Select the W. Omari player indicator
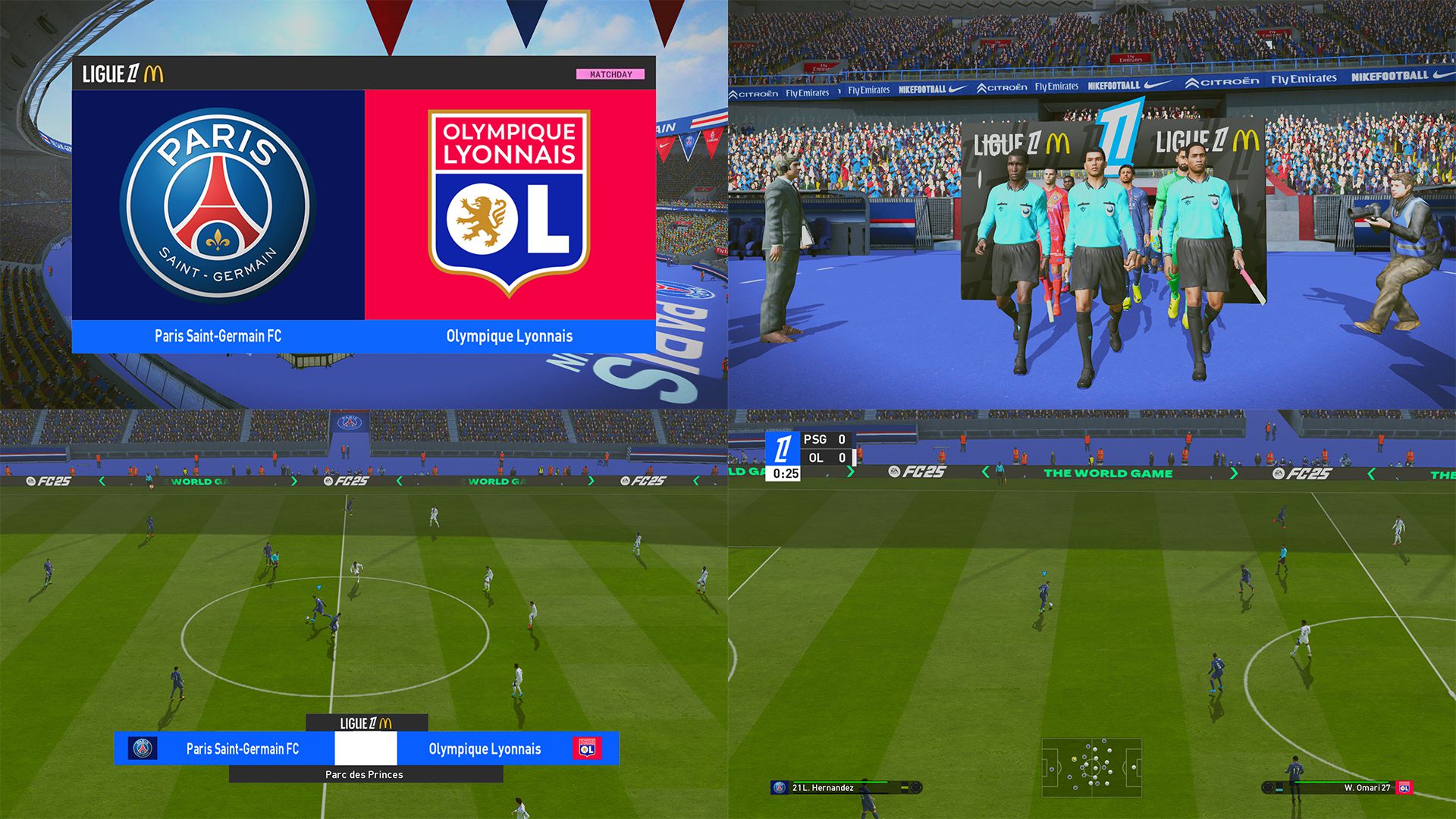 click(1338, 788)
